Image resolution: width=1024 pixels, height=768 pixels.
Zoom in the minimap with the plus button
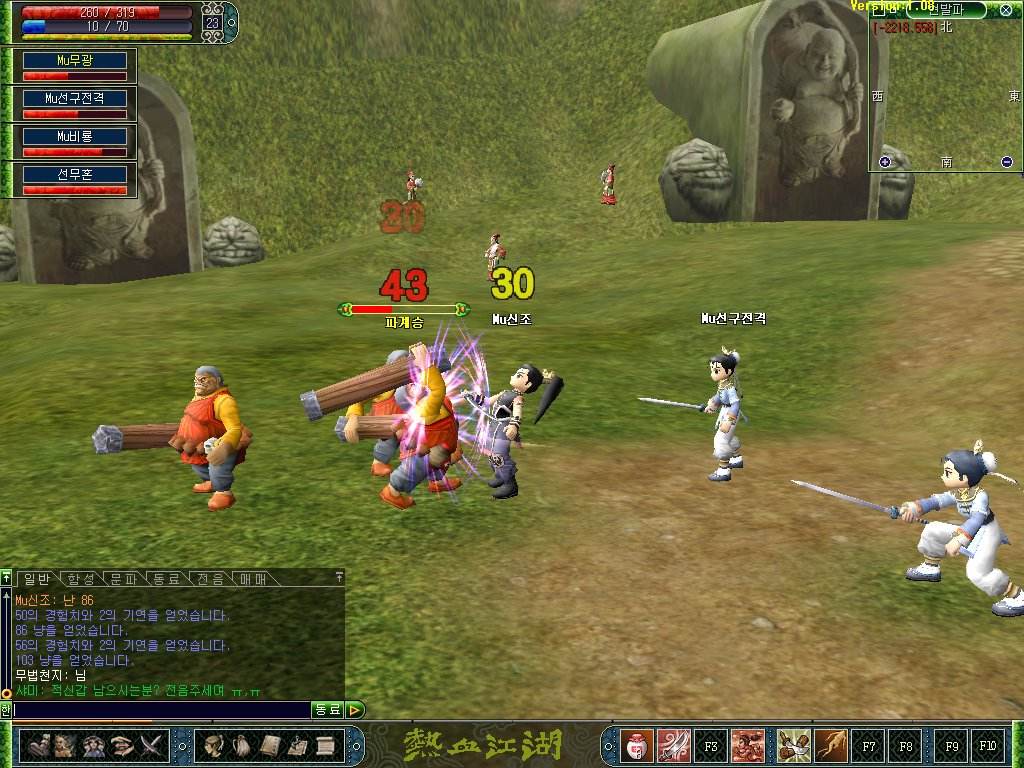click(884, 162)
